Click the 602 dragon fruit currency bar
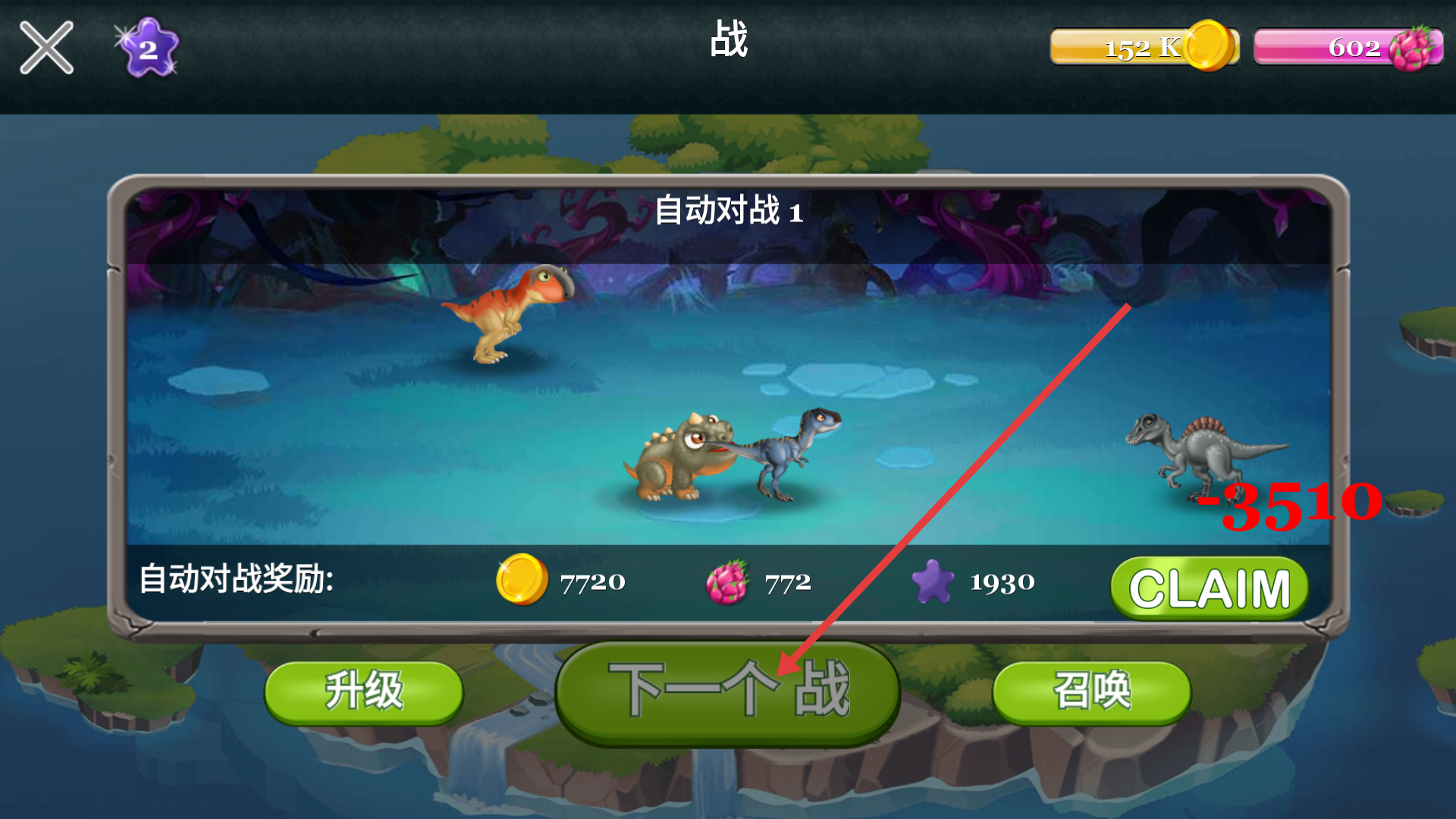Screen dimensions: 1456x819 pos(1350,48)
